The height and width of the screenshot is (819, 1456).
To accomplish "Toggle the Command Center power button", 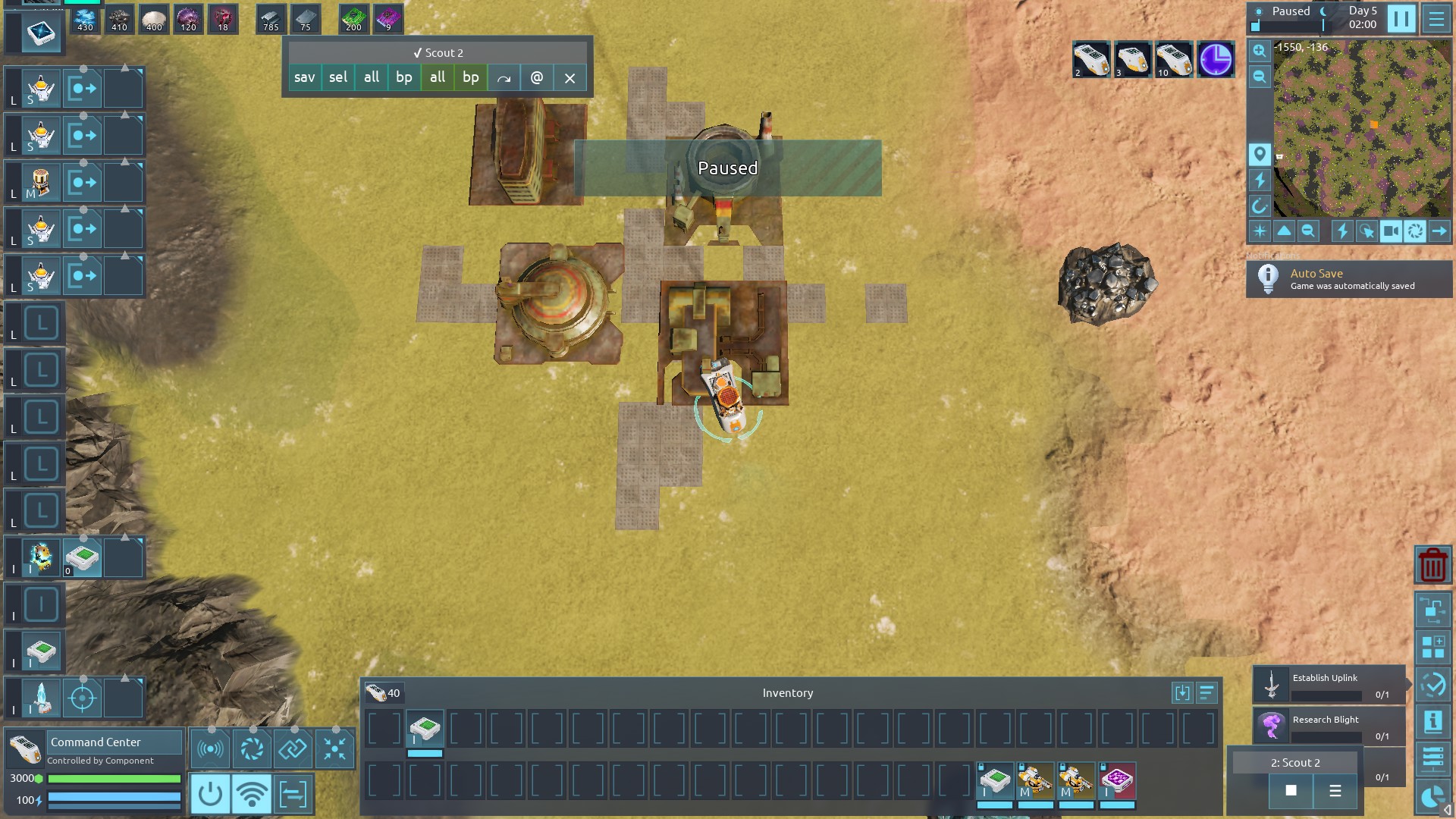I will [x=210, y=794].
